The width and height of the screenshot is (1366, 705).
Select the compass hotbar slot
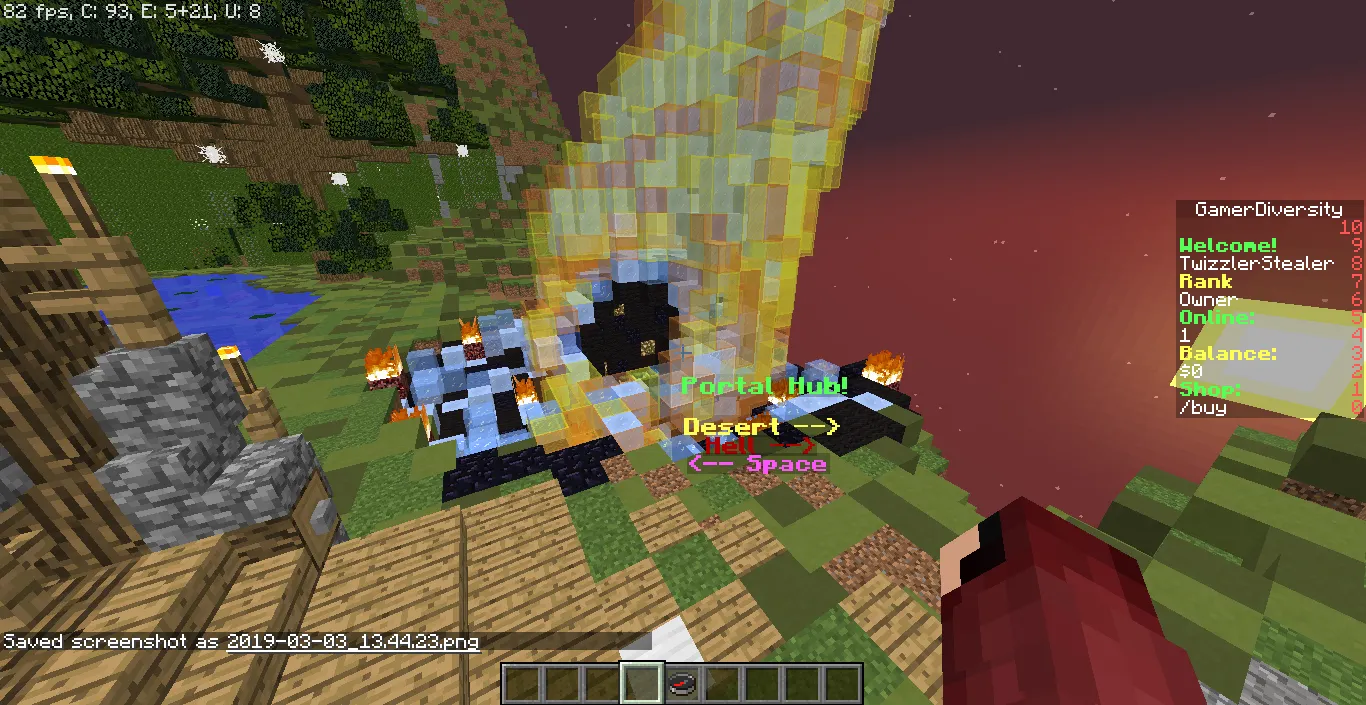pos(682,684)
